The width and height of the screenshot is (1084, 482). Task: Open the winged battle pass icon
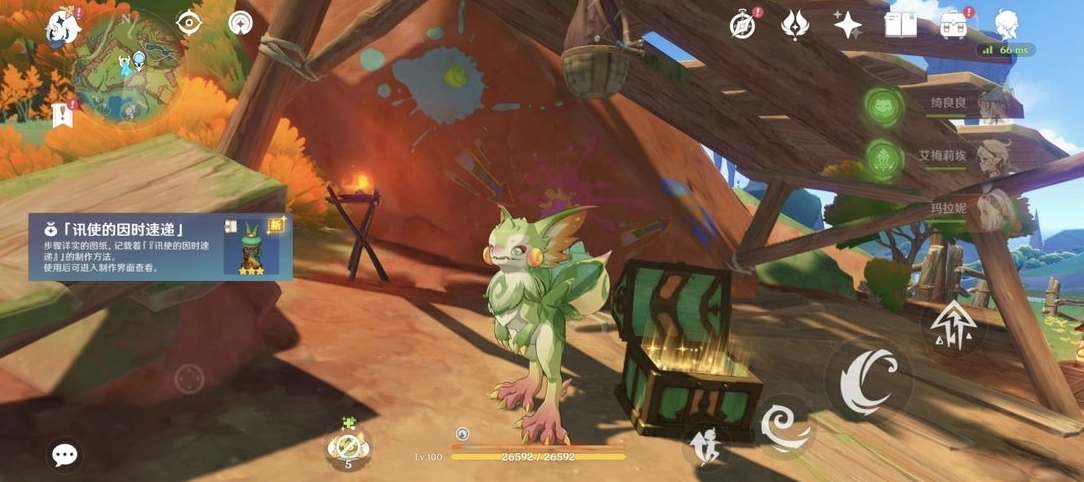795,25
